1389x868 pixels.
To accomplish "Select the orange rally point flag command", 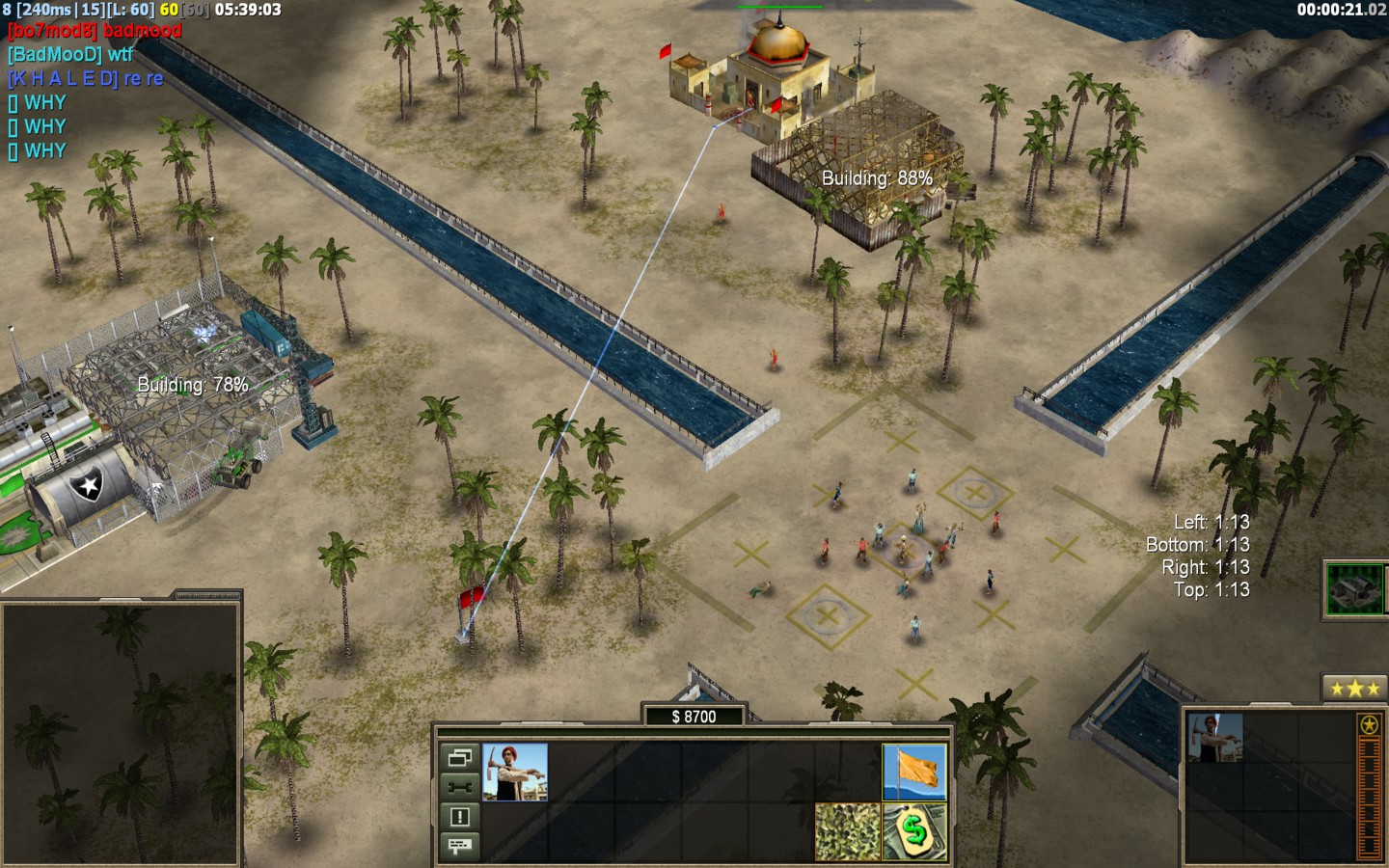I will click(x=914, y=772).
